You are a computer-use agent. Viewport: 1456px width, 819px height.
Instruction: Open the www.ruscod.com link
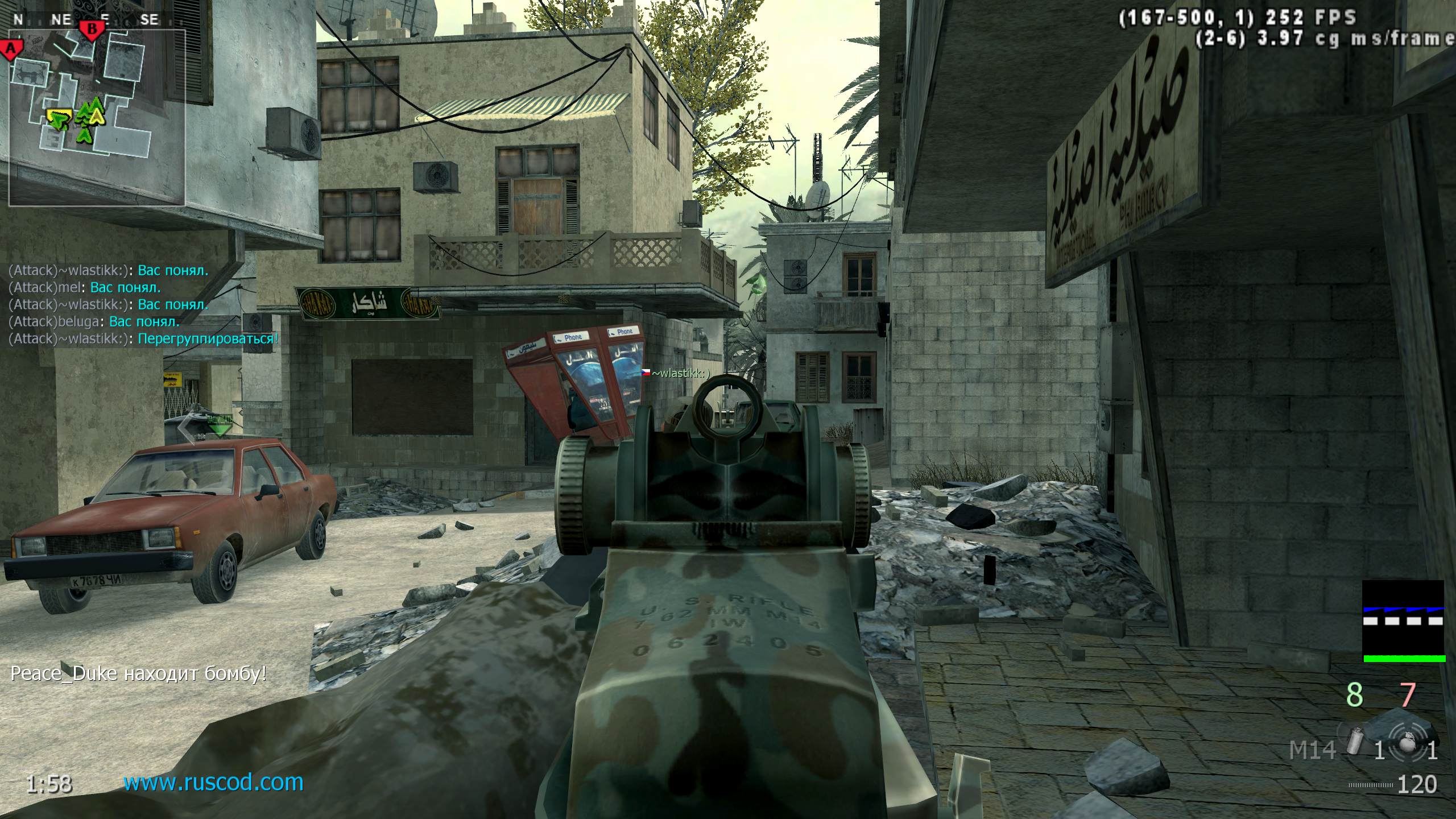(x=213, y=783)
